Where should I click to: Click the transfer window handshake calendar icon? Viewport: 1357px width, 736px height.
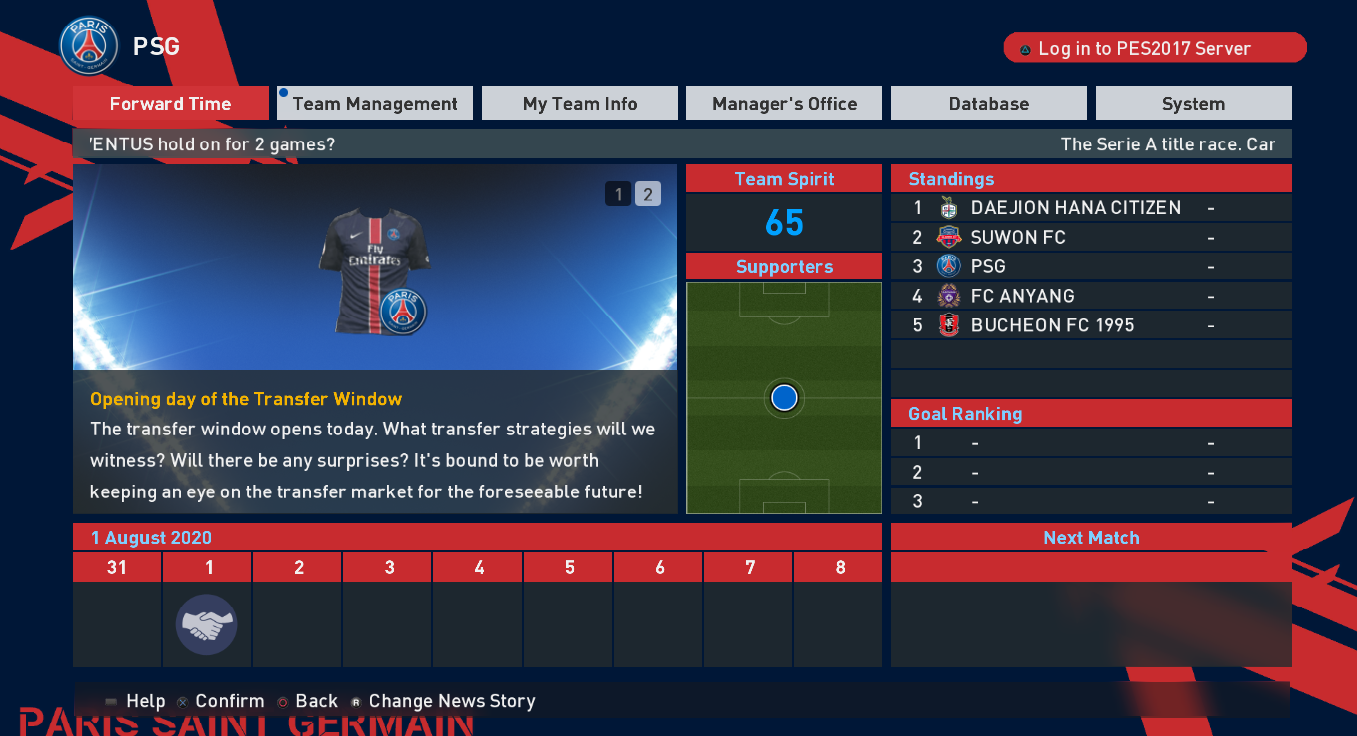(x=206, y=625)
